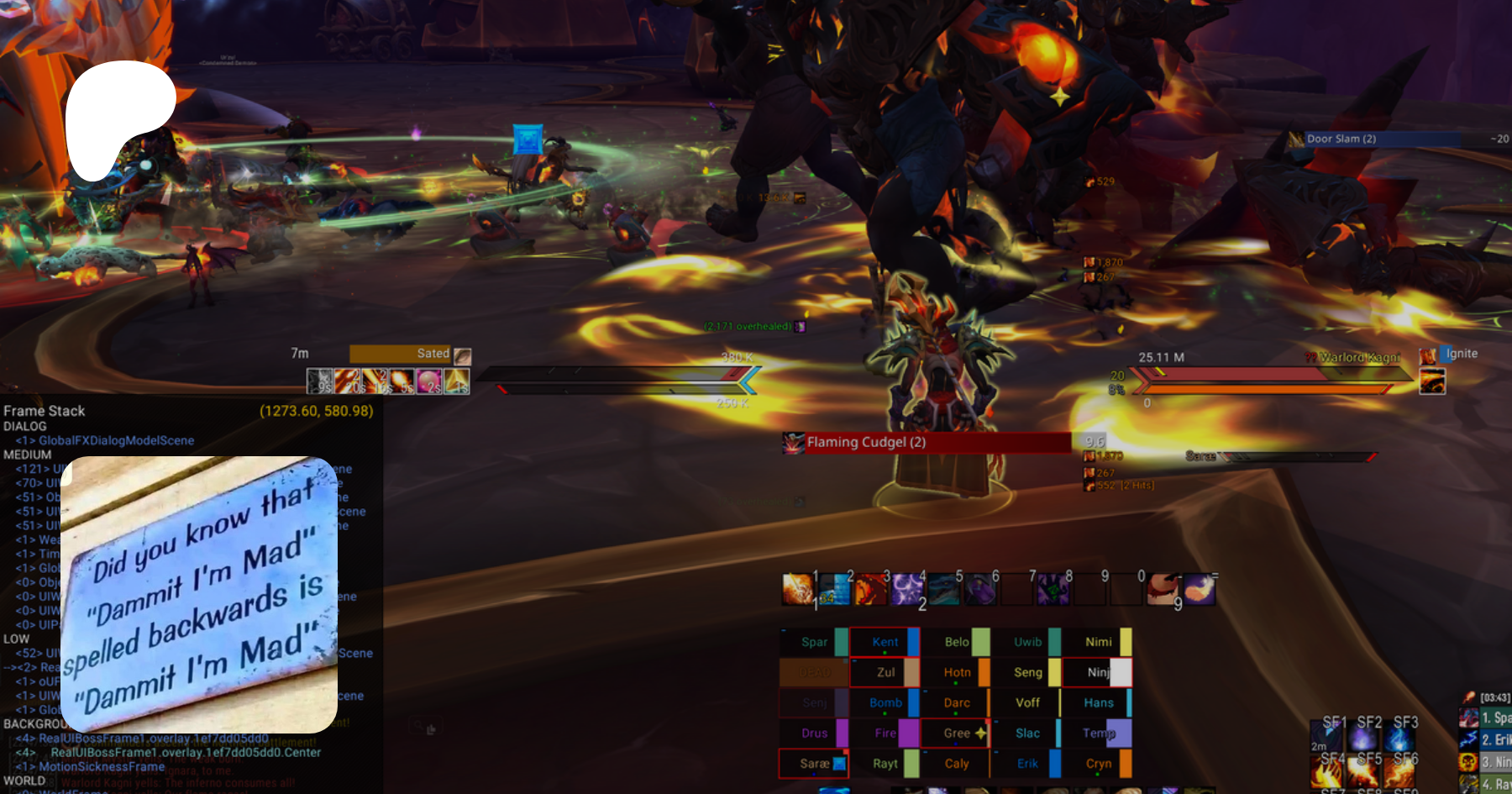Viewport: 1512px width, 794px height.
Task: Use the fiery SF5 ability
Action: pyautogui.click(x=1364, y=771)
